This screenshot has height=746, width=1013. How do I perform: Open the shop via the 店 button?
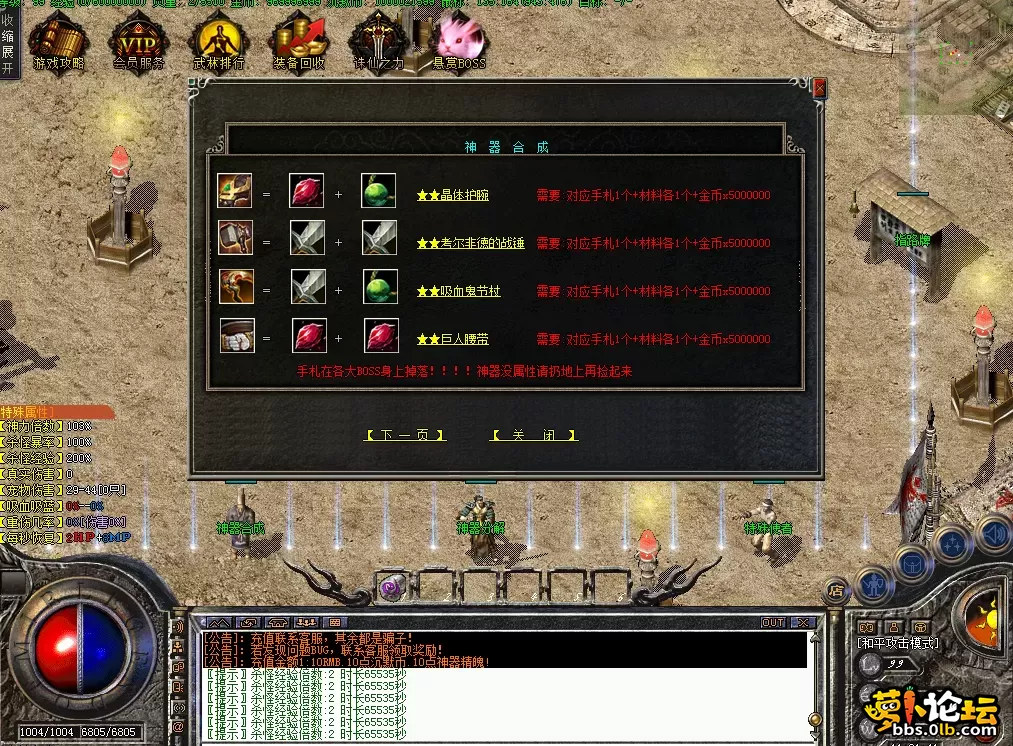tap(836, 591)
